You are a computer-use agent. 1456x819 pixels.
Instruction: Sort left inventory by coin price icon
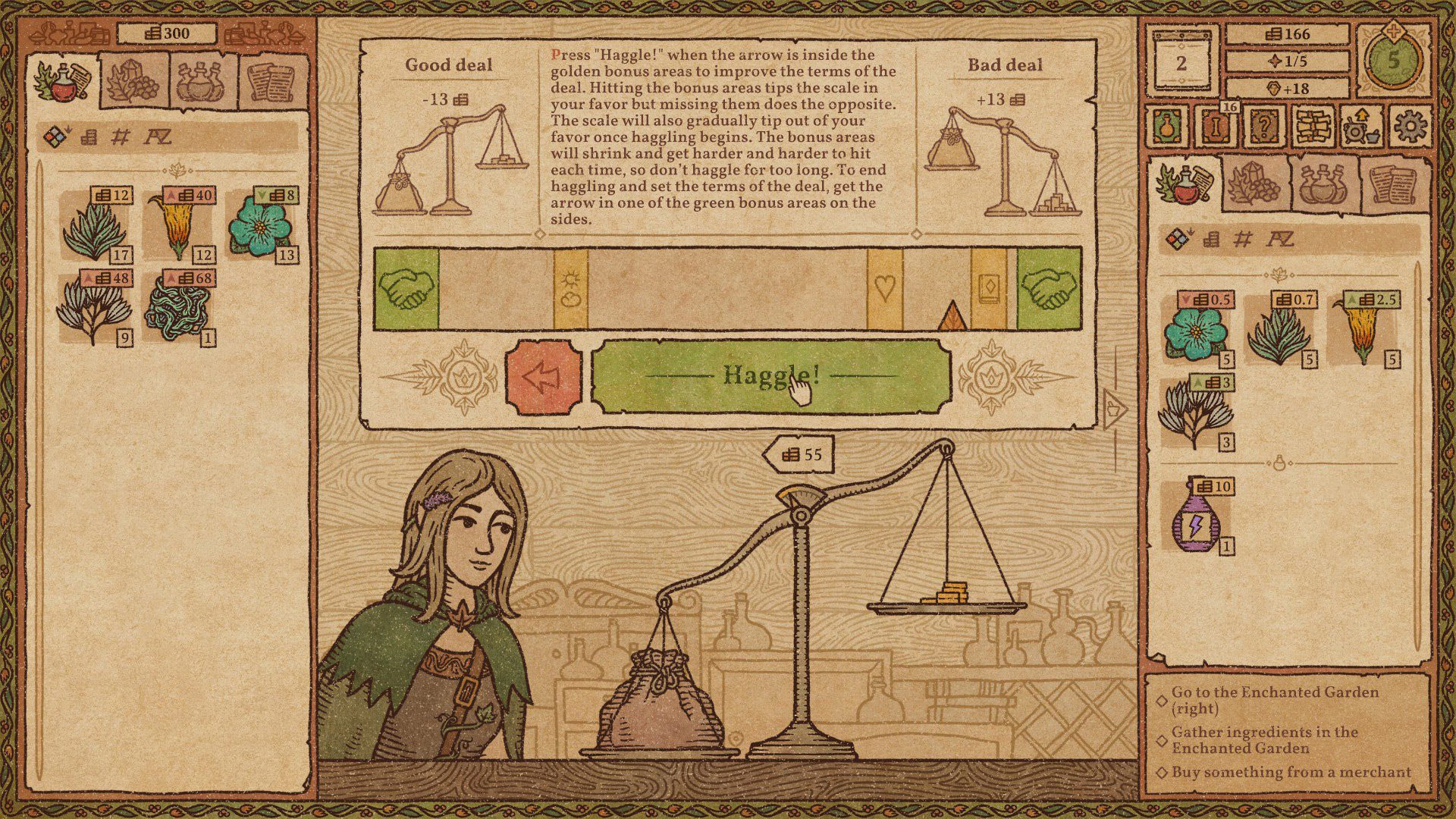pyautogui.click(x=89, y=138)
